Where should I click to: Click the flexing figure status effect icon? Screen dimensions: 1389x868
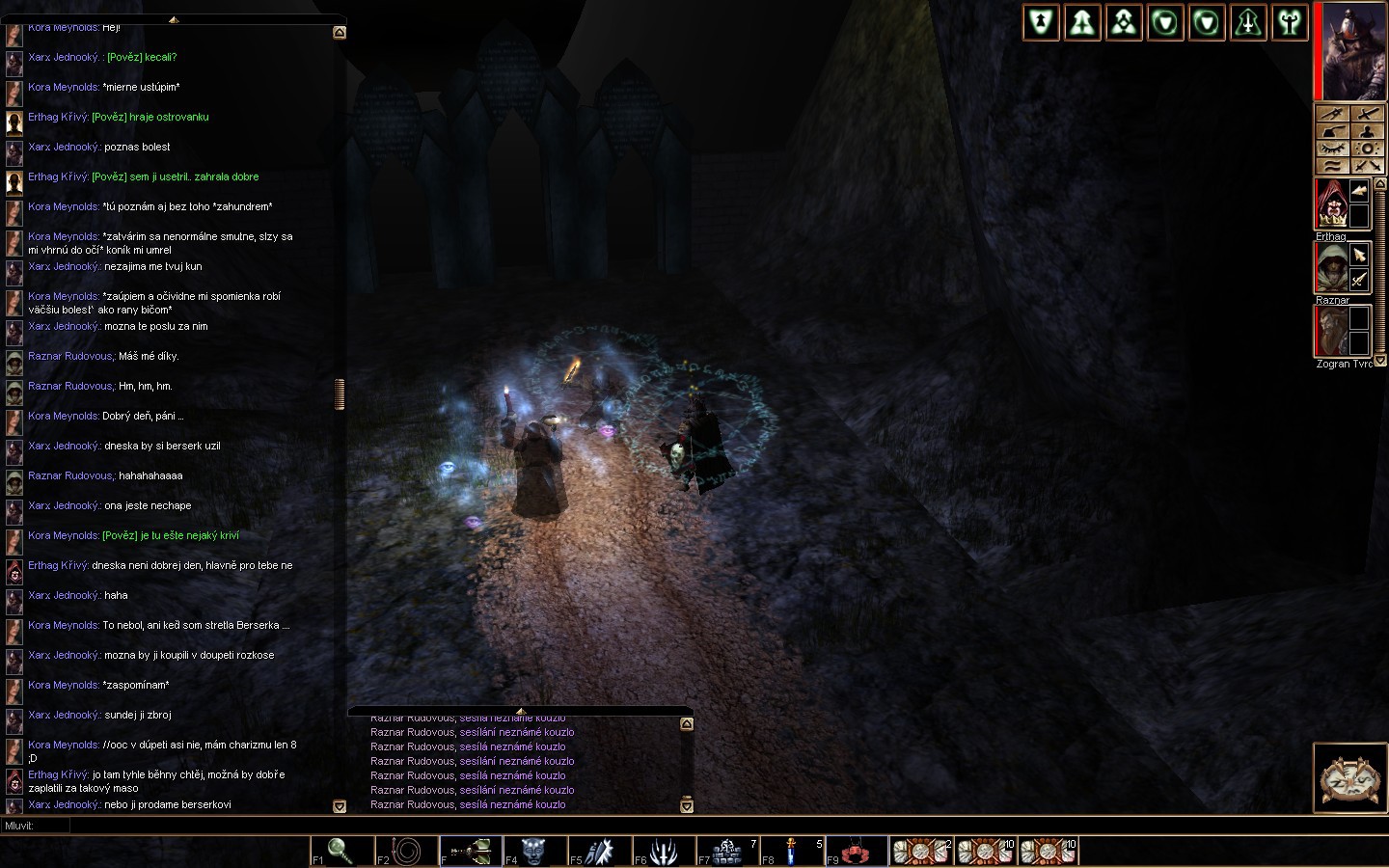click(x=1290, y=22)
